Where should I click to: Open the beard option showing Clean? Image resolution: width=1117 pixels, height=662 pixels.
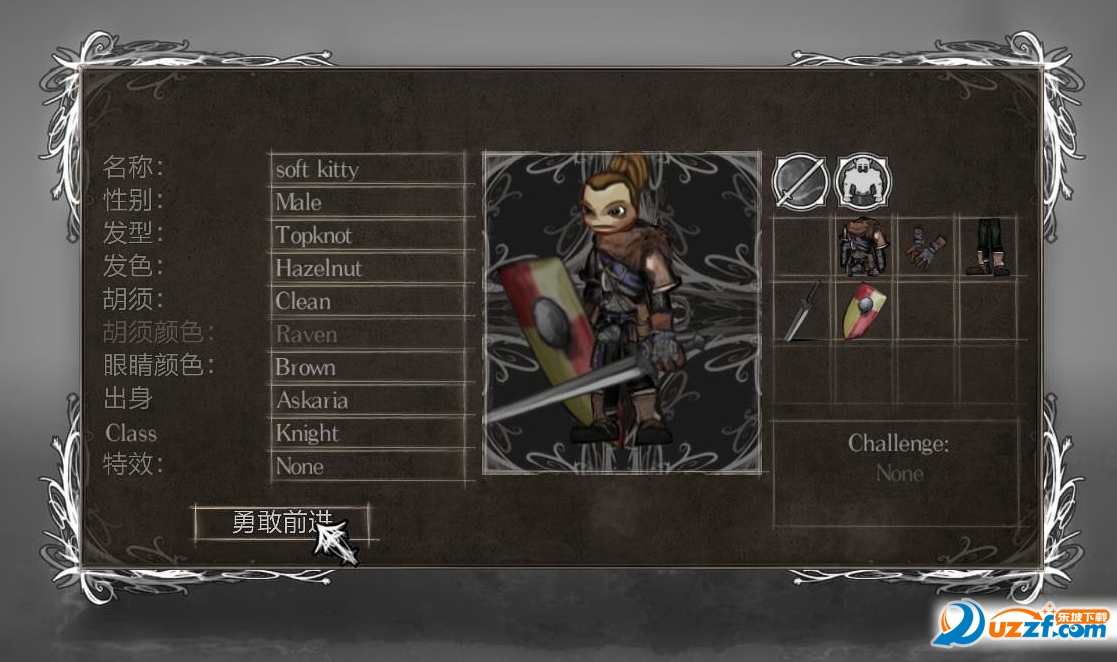pos(368,301)
